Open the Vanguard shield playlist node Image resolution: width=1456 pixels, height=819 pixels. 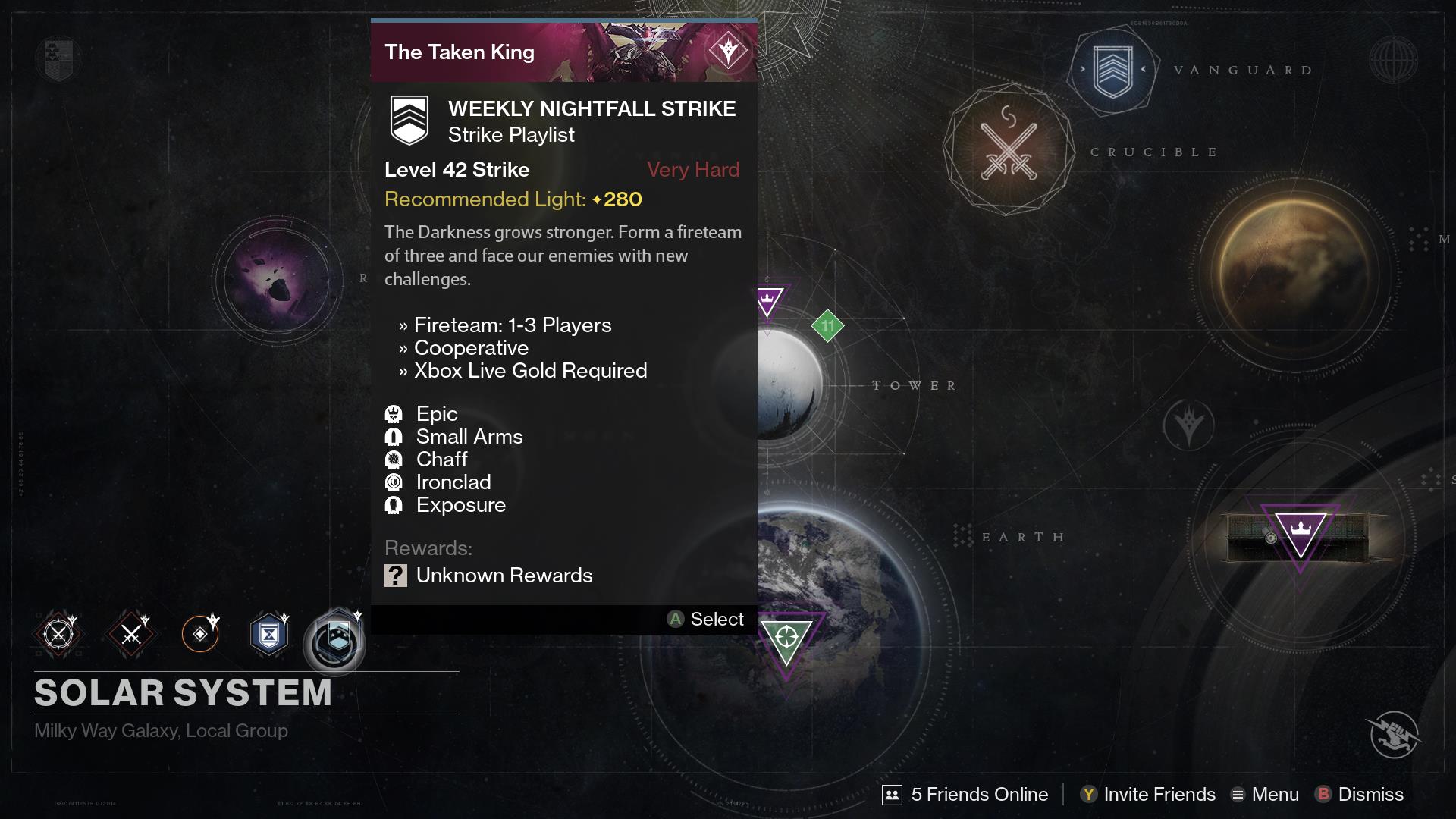pyautogui.click(x=1112, y=71)
